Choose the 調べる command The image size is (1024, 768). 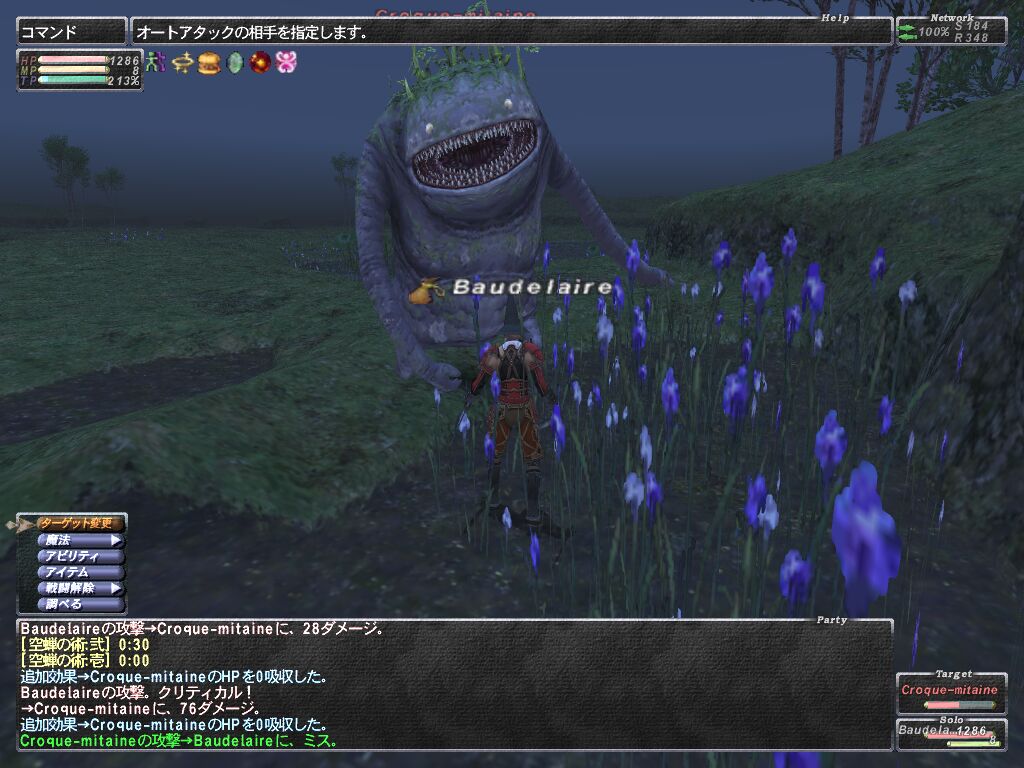80,604
